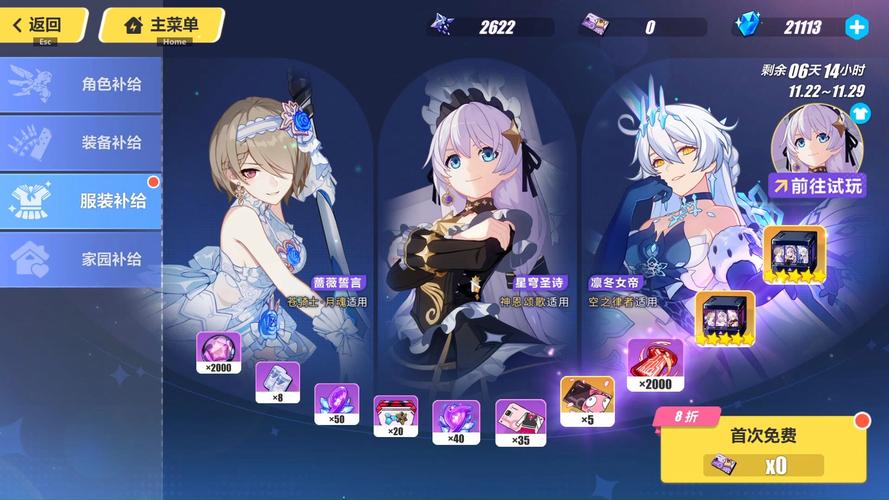Inspect the x35 reward item
Viewport: 889px width, 500px height.
(x=520, y=420)
